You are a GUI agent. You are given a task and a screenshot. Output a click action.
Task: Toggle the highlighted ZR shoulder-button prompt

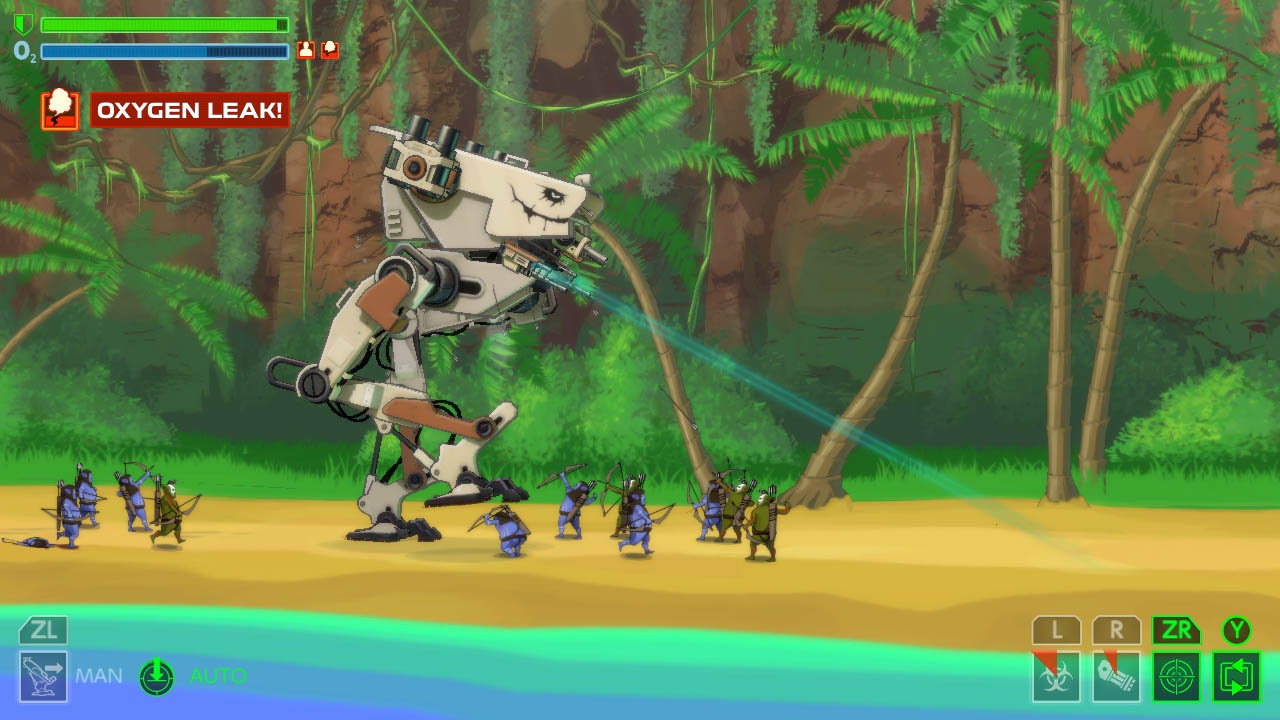coord(1177,630)
